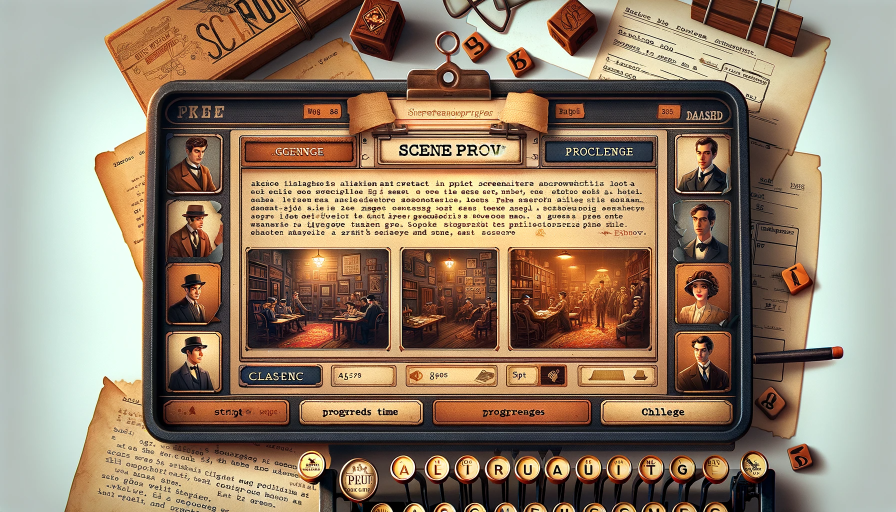Choose the woman in the cloche hat portrait
Image resolution: width=896 pixels, height=512 pixels.
click(702, 294)
